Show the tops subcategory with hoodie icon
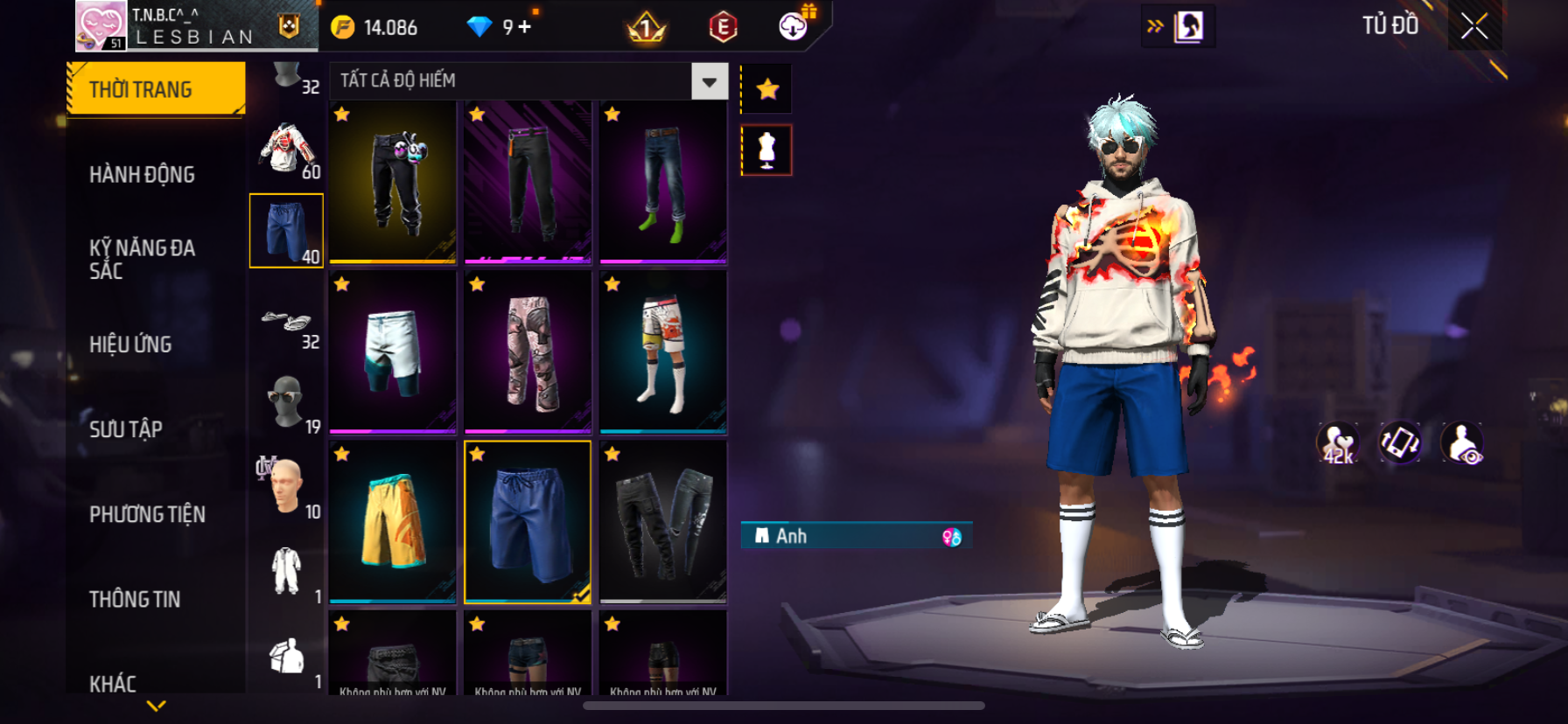This screenshot has height=724, width=1568. tap(287, 150)
